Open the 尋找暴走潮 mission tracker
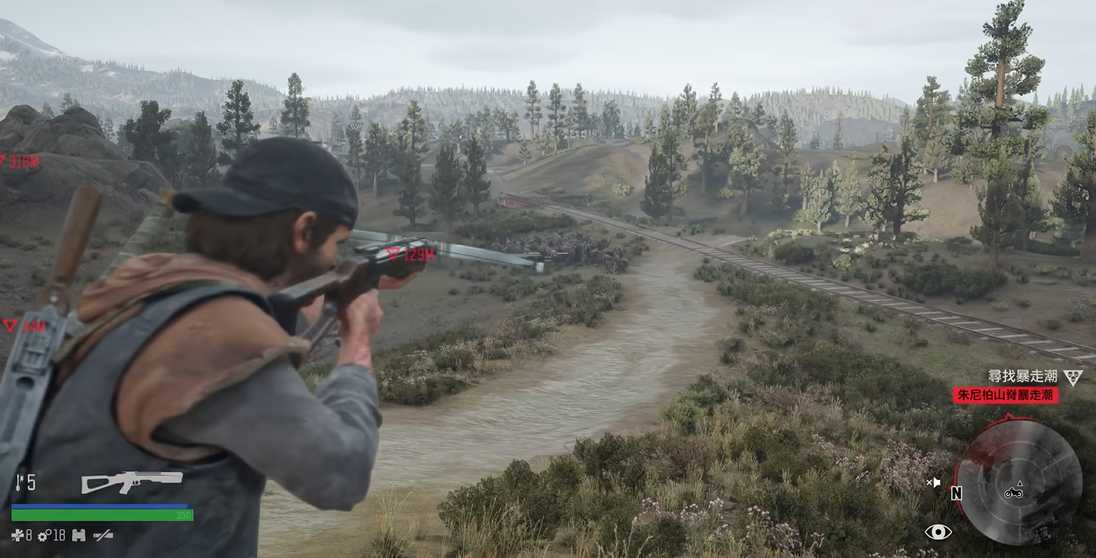The height and width of the screenshot is (558, 1096). pos(1022,376)
